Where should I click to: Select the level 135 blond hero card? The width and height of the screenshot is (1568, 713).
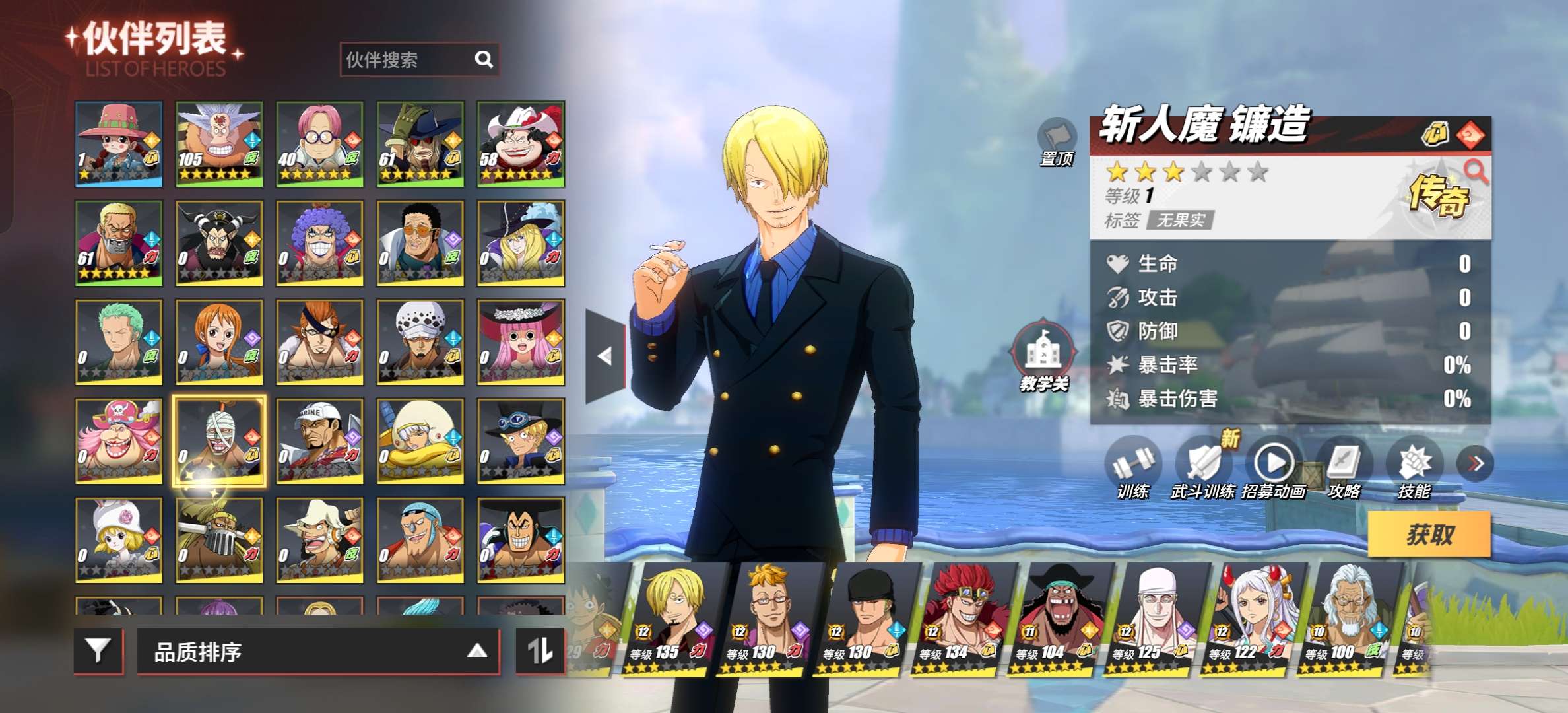tap(673, 617)
